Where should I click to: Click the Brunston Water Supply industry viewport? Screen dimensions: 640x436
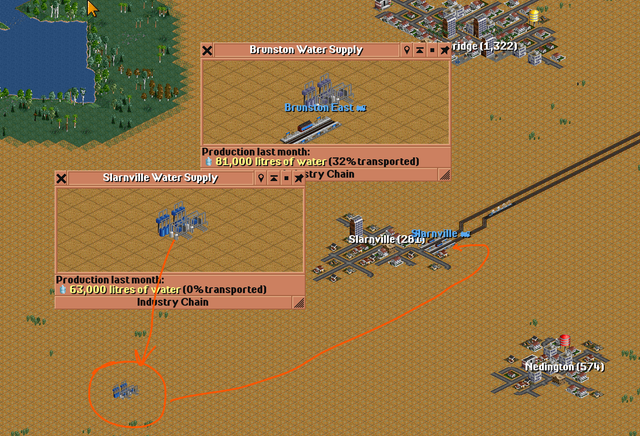coord(326,102)
